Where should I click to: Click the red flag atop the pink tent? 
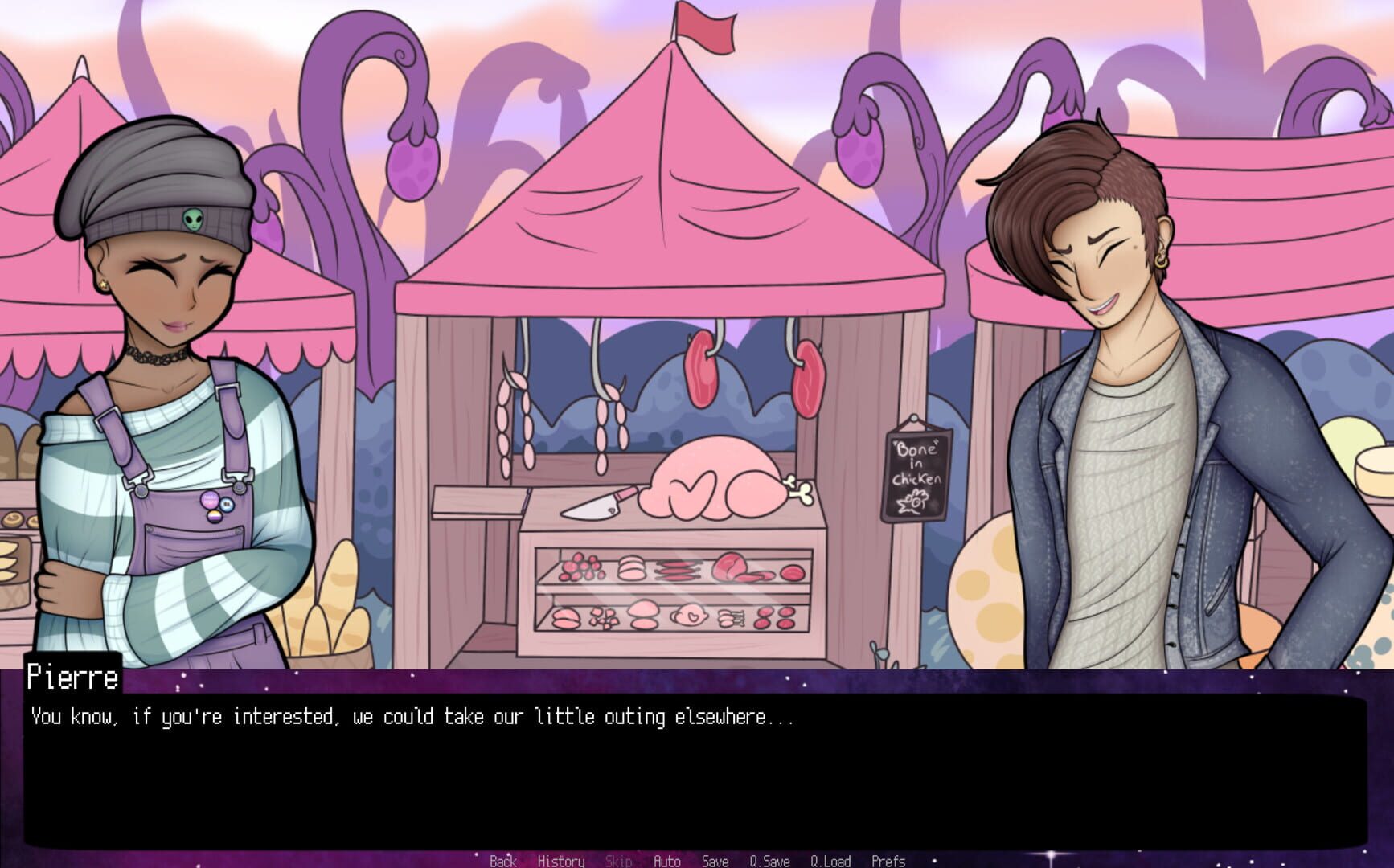pos(703,27)
